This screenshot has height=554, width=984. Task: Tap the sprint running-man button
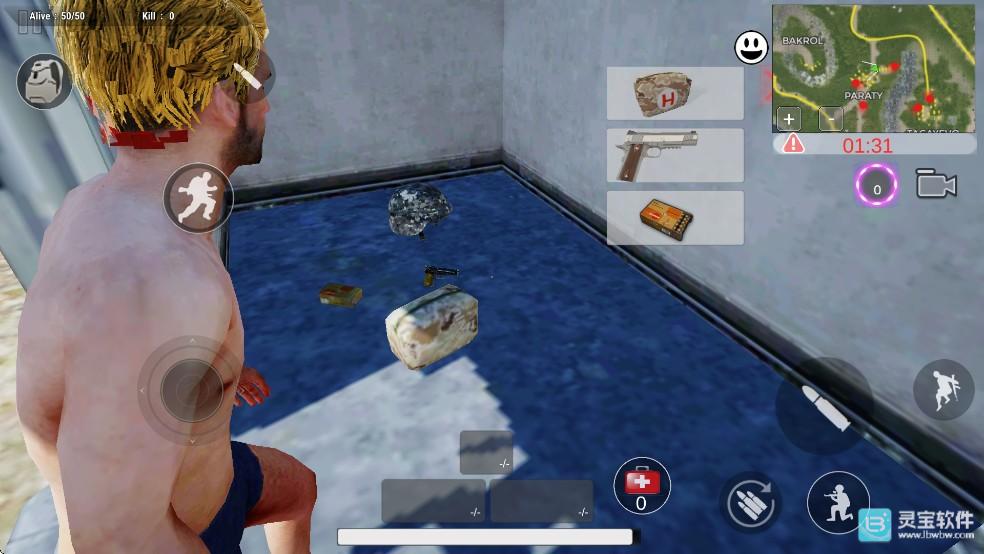pyautogui.click(x=198, y=197)
